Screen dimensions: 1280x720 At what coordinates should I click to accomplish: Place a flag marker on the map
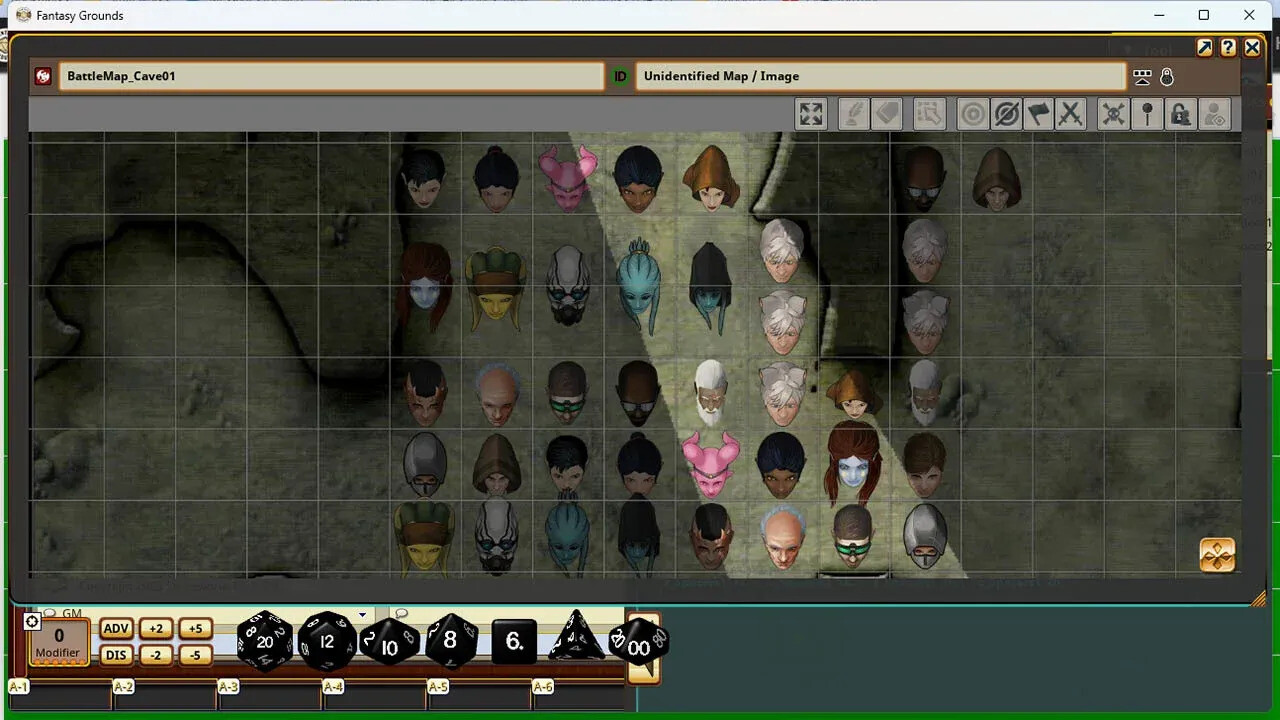(1039, 113)
